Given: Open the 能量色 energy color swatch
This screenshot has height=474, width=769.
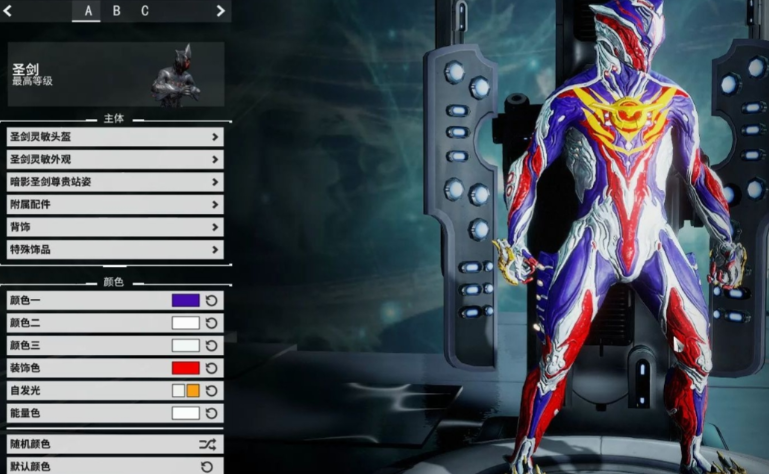Looking at the screenshot, I should pyautogui.click(x=185, y=412).
